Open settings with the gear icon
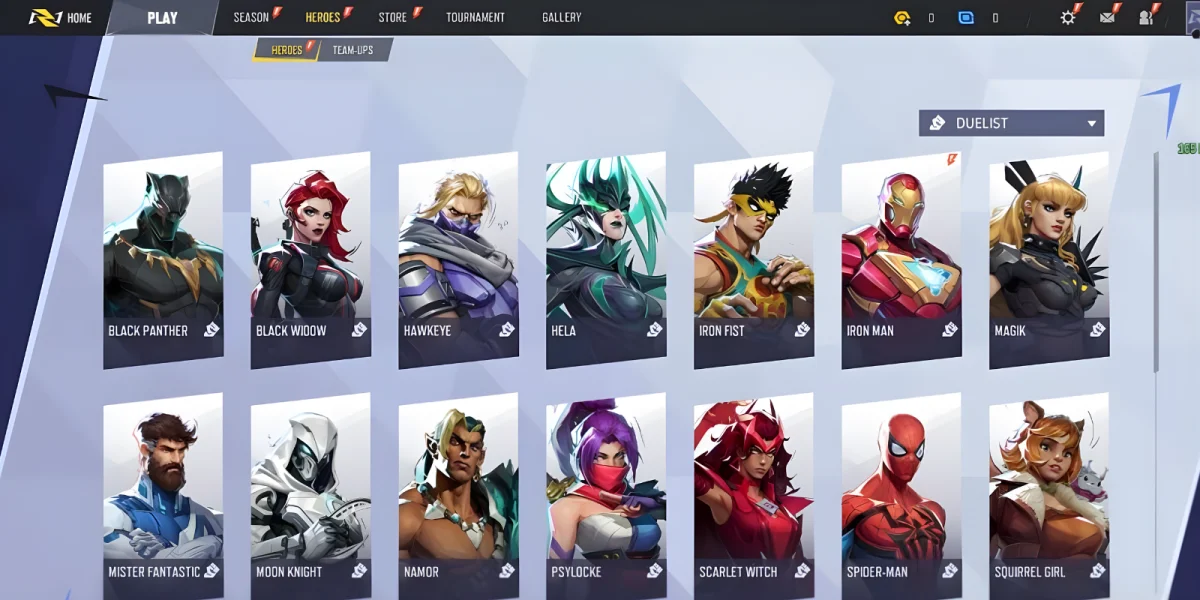This screenshot has width=1200, height=600. click(x=1068, y=17)
